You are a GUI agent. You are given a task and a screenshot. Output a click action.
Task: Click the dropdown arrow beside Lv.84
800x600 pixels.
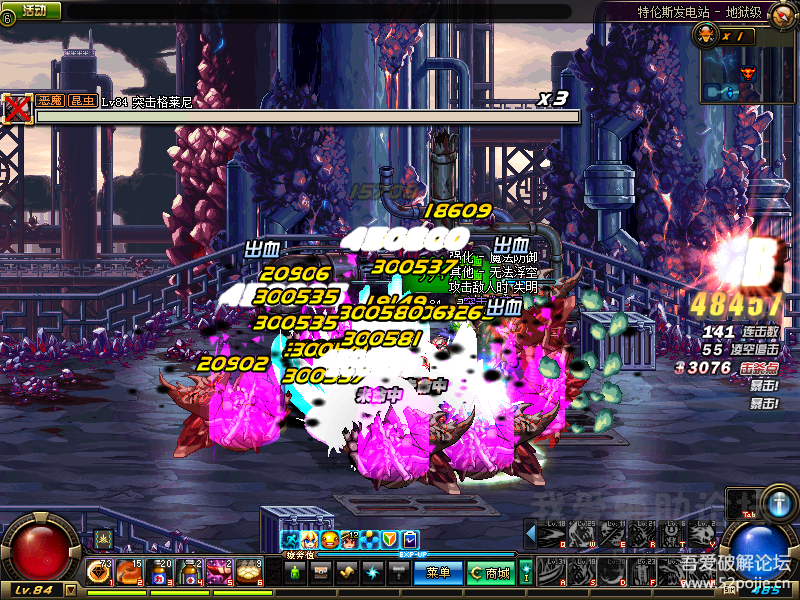(70, 590)
